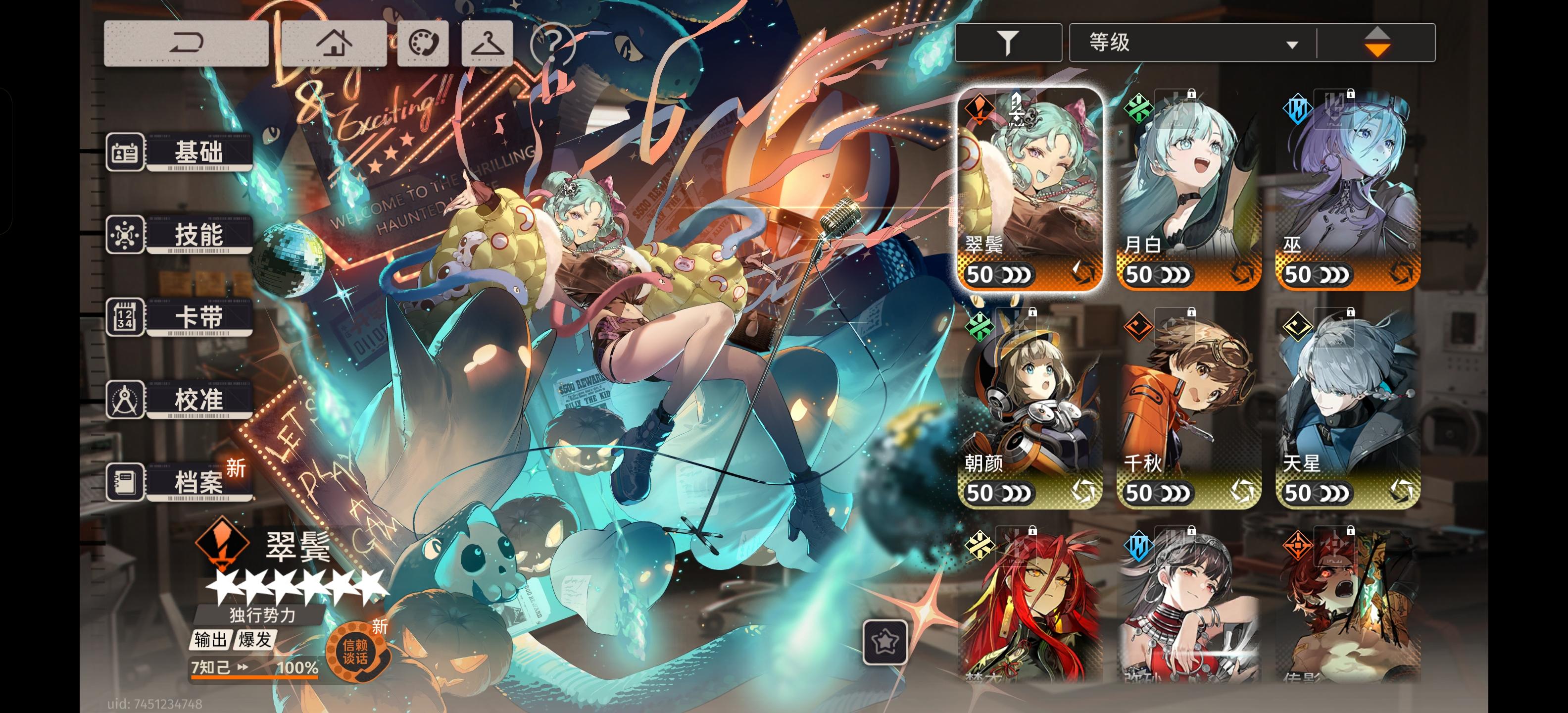
Task: Open 档案 with the 新 badge
Action: [x=199, y=482]
